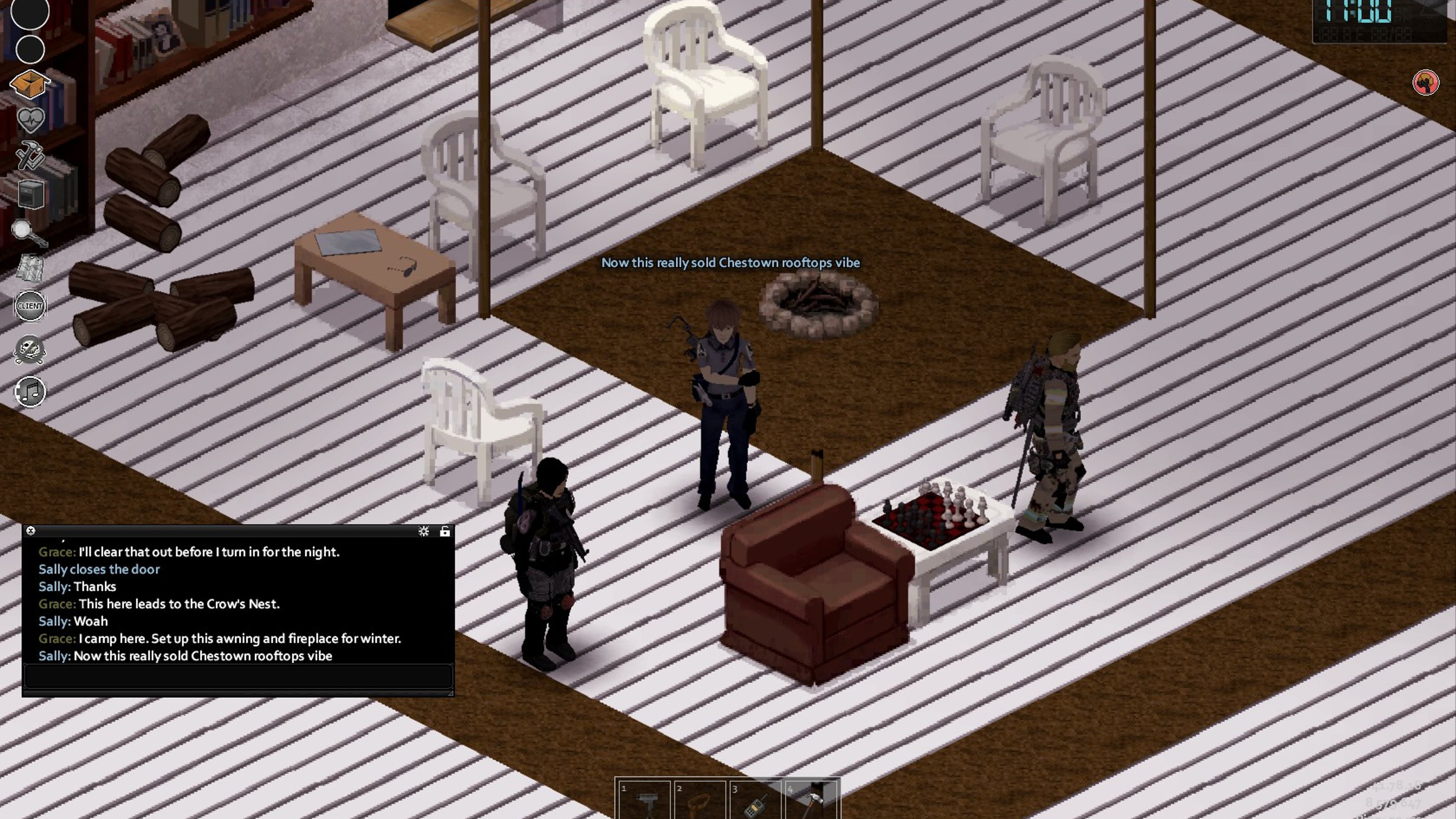Toggle the chat window lock
This screenshot has height=819, width=1456.
pos(445,531)
